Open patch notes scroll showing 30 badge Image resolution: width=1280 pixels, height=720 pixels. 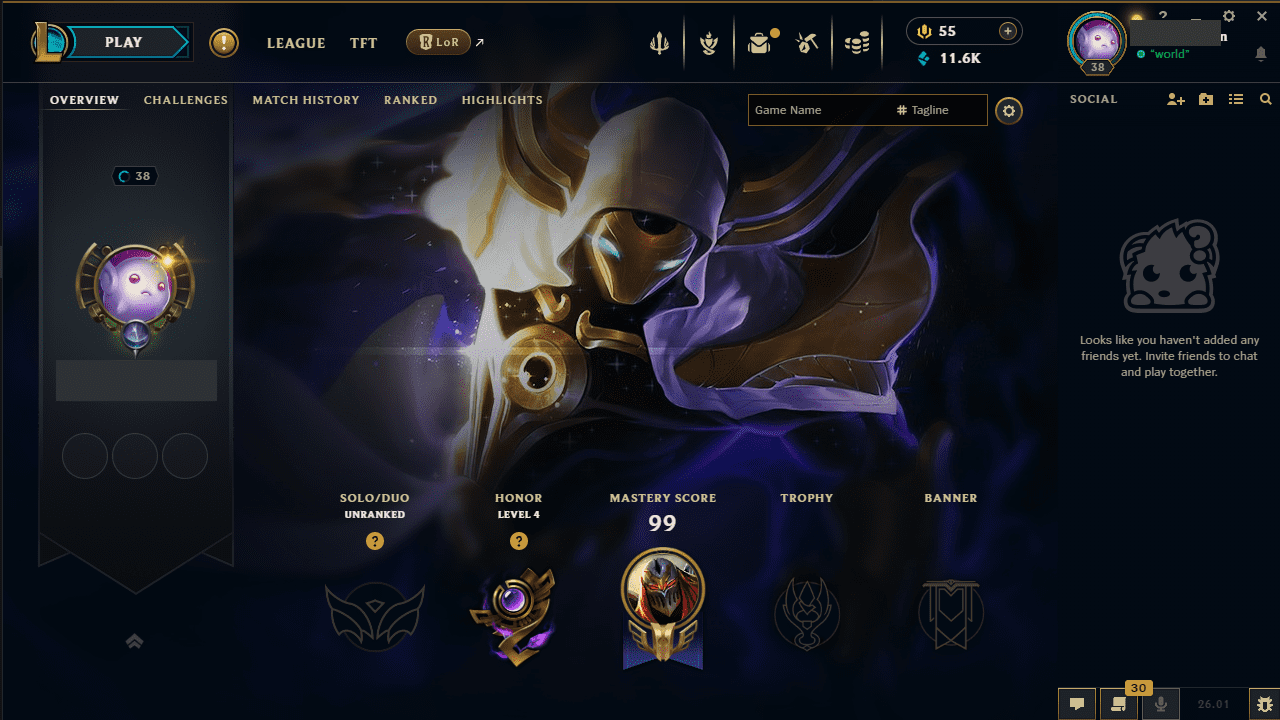(1119, 704)
